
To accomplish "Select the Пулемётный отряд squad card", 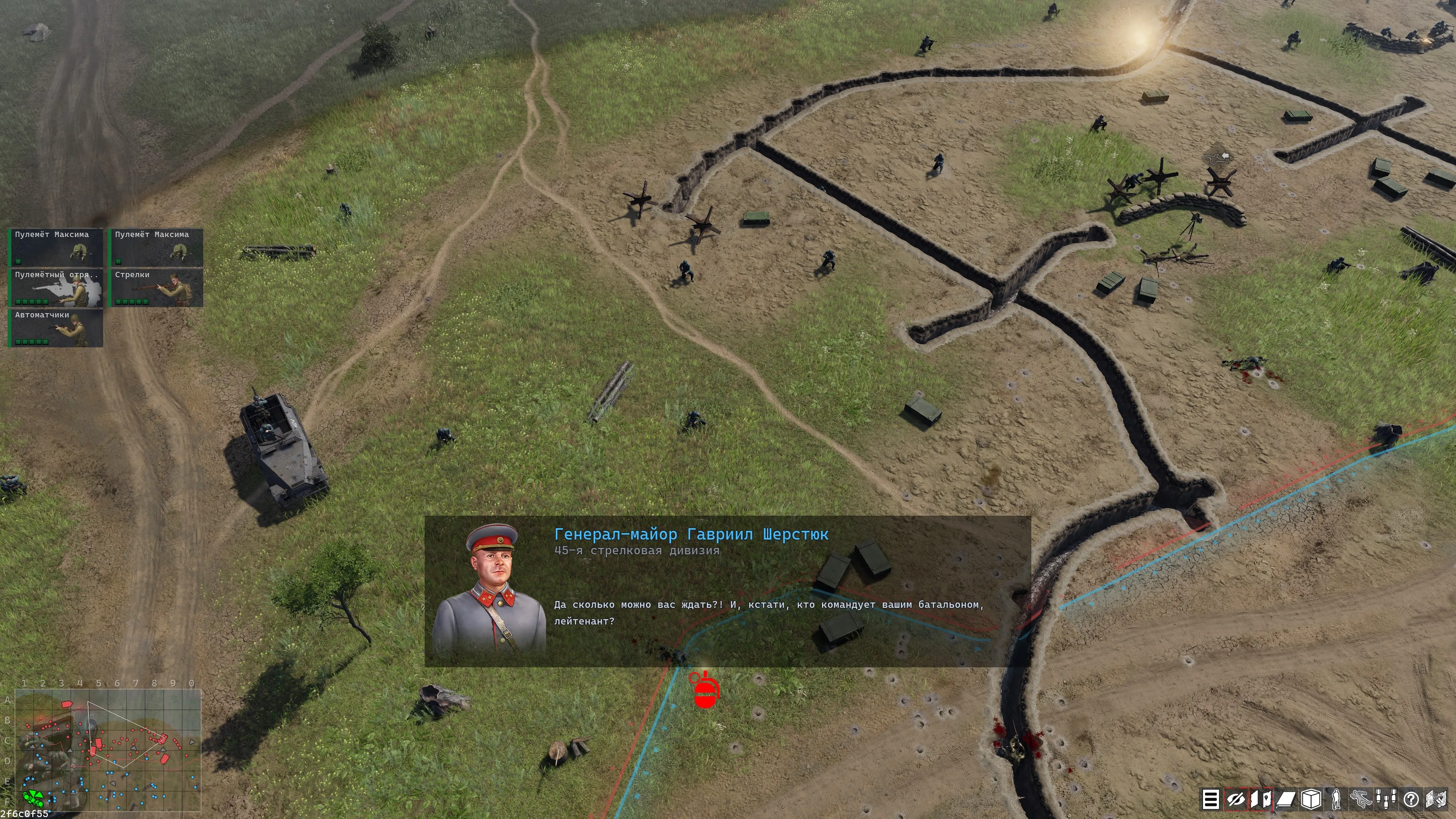I will [56, 288].
